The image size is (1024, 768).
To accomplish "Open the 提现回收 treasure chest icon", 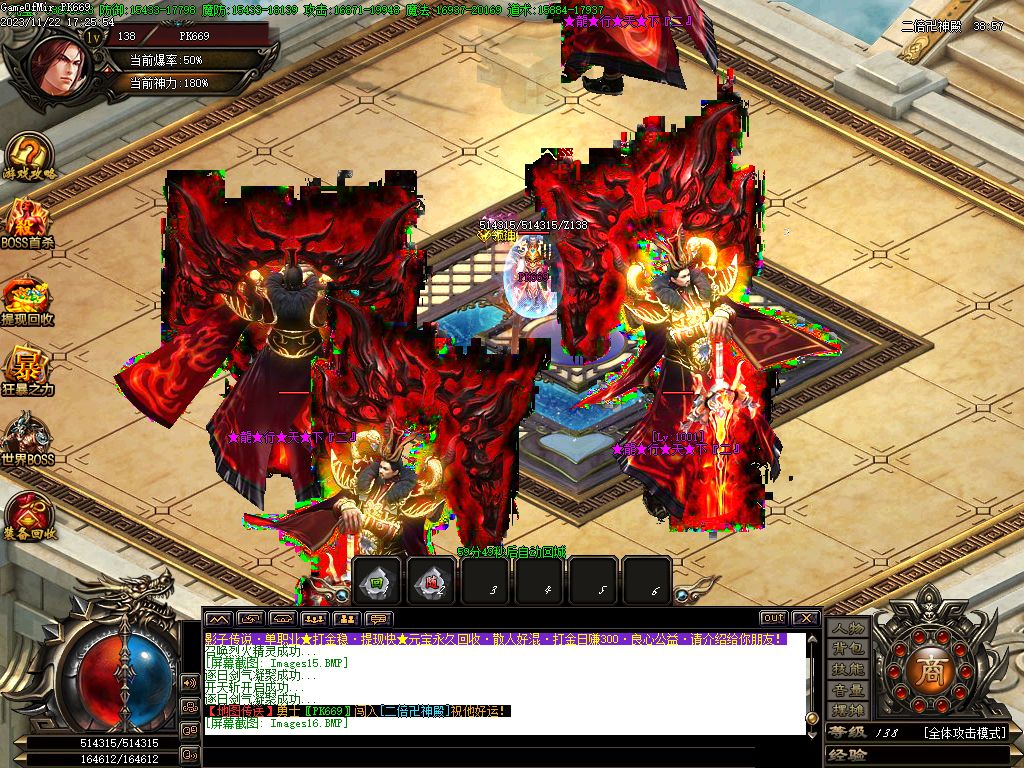I will pos(28,299).
